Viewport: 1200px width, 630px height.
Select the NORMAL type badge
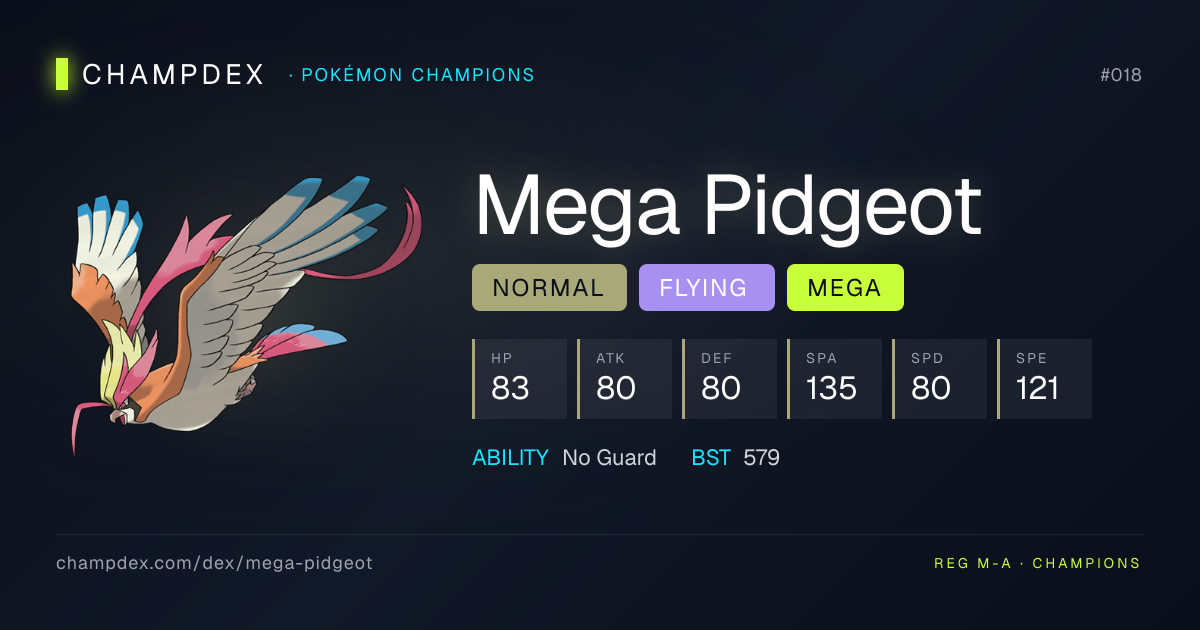point(549,288)
